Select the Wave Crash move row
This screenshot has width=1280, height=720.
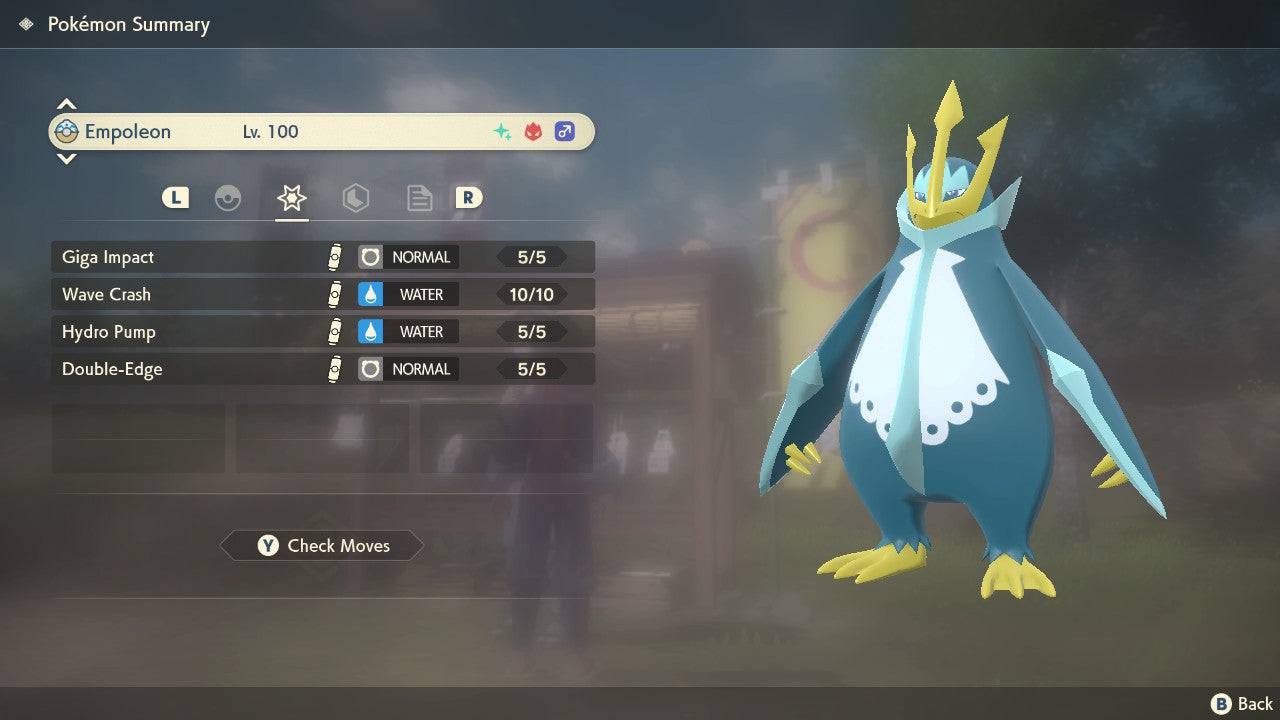pyautogui.click(x=322, y=294)
